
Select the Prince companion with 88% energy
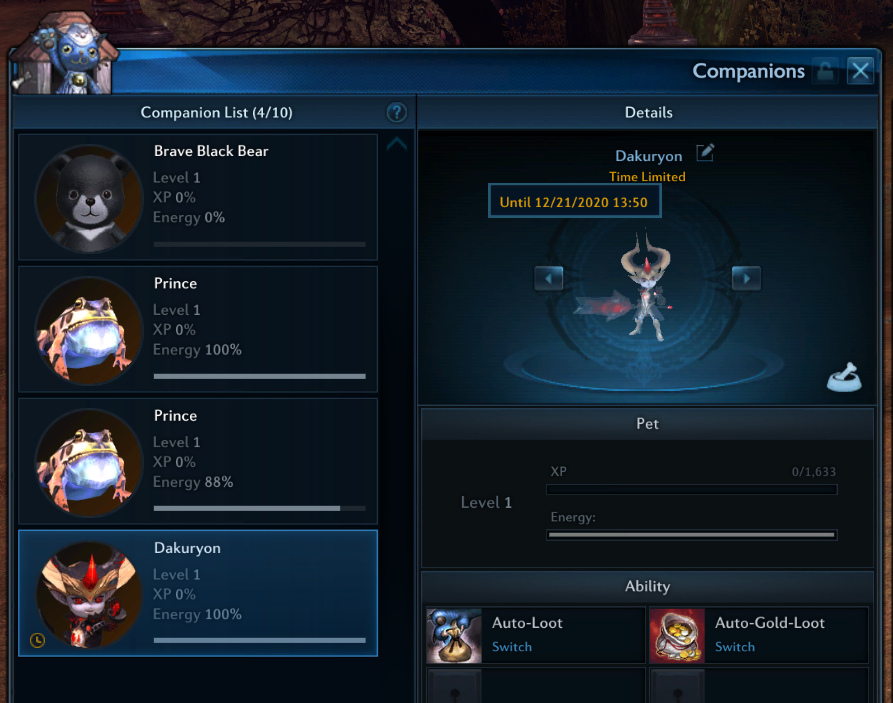(x=198, y=461)
